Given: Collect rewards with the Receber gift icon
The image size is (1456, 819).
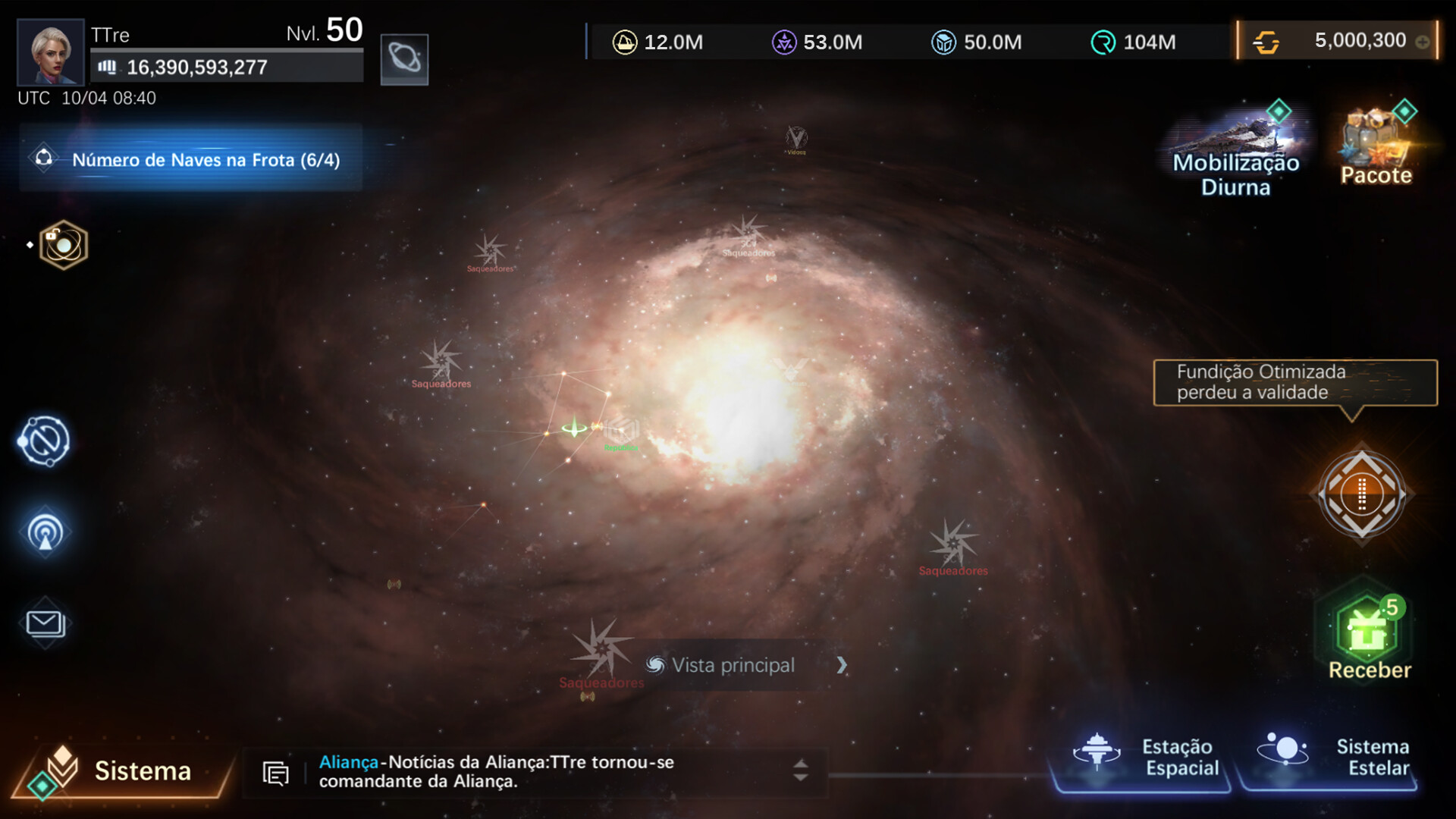Looking at the screenshot, I should (1369, 631).
